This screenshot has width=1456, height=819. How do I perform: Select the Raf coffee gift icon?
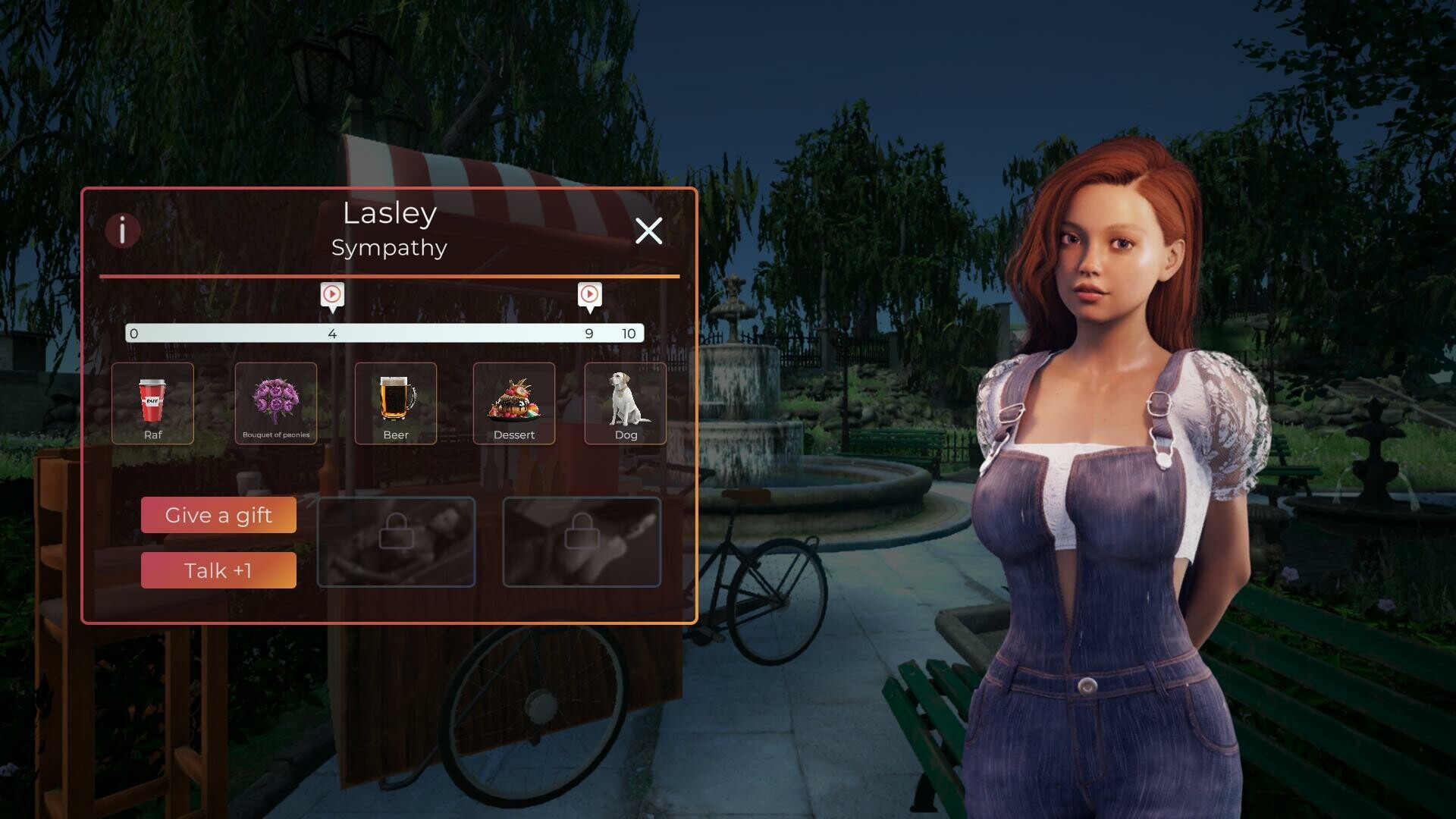[152, 403]
